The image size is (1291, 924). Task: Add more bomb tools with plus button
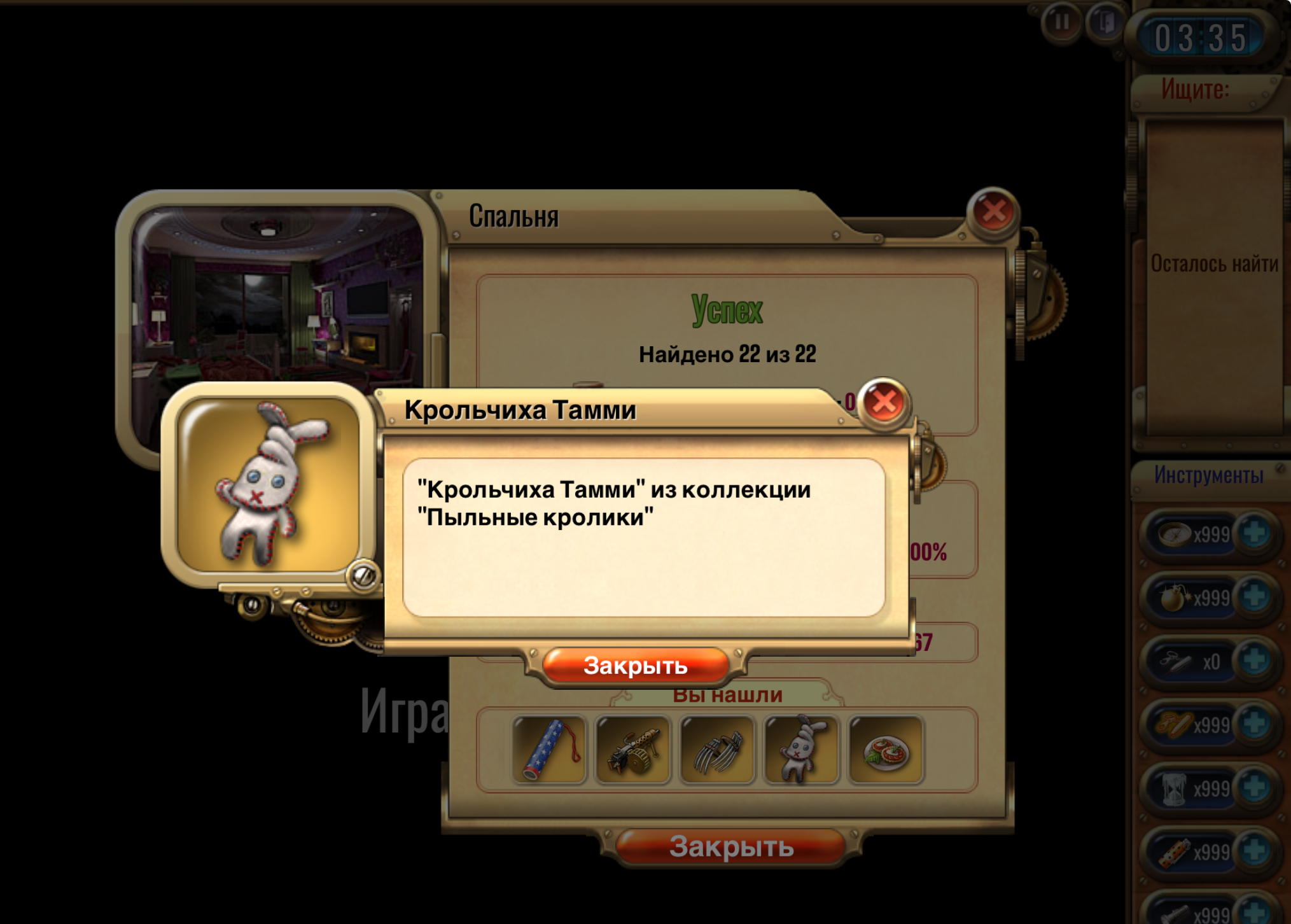coord(1254,597)
